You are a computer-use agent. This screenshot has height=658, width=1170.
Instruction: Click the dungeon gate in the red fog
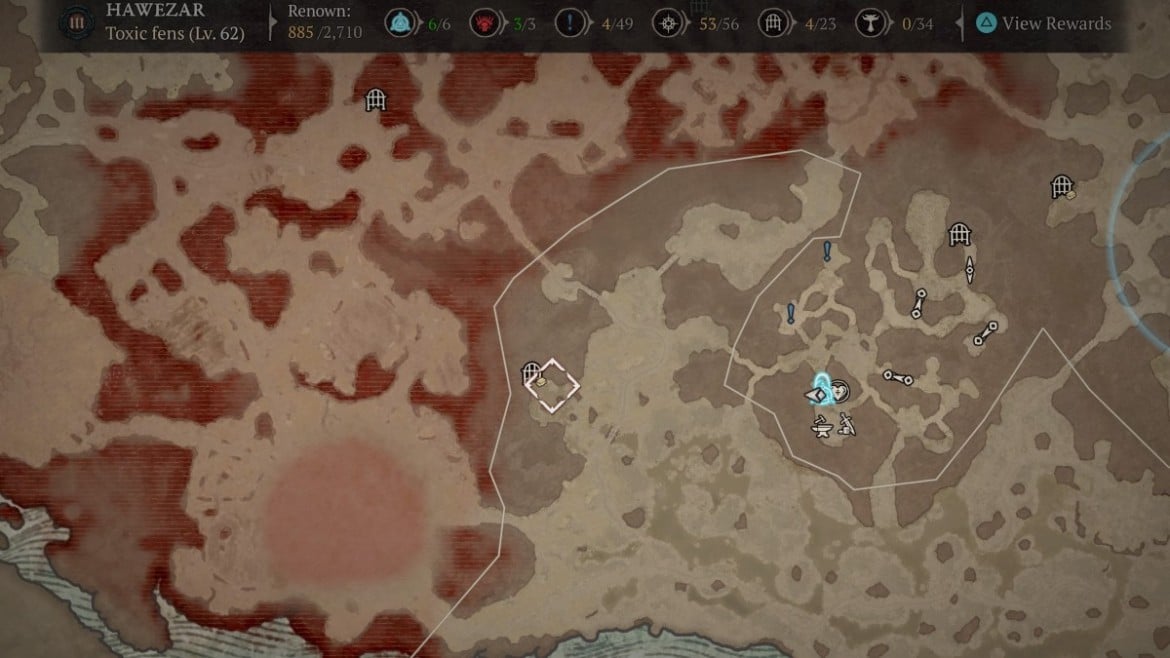point(376,99)
